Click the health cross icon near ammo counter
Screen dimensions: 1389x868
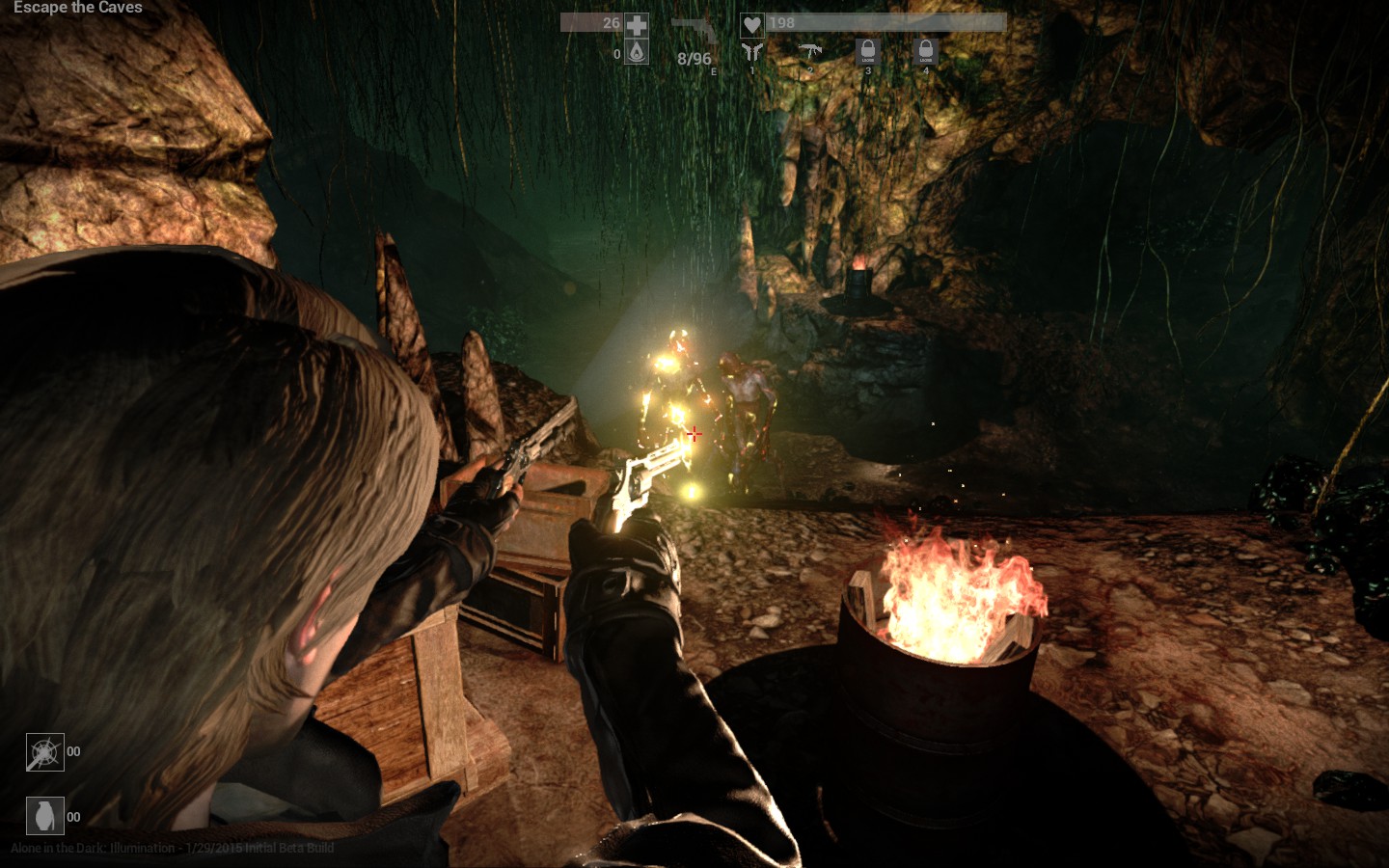(639, 26)
